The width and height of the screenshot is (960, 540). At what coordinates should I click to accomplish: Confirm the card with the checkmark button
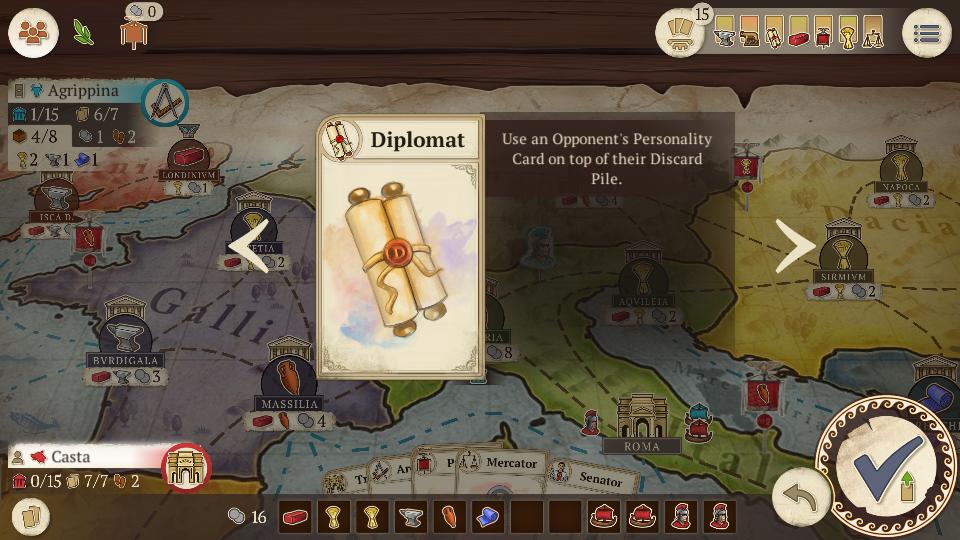[x=883, y=465]
